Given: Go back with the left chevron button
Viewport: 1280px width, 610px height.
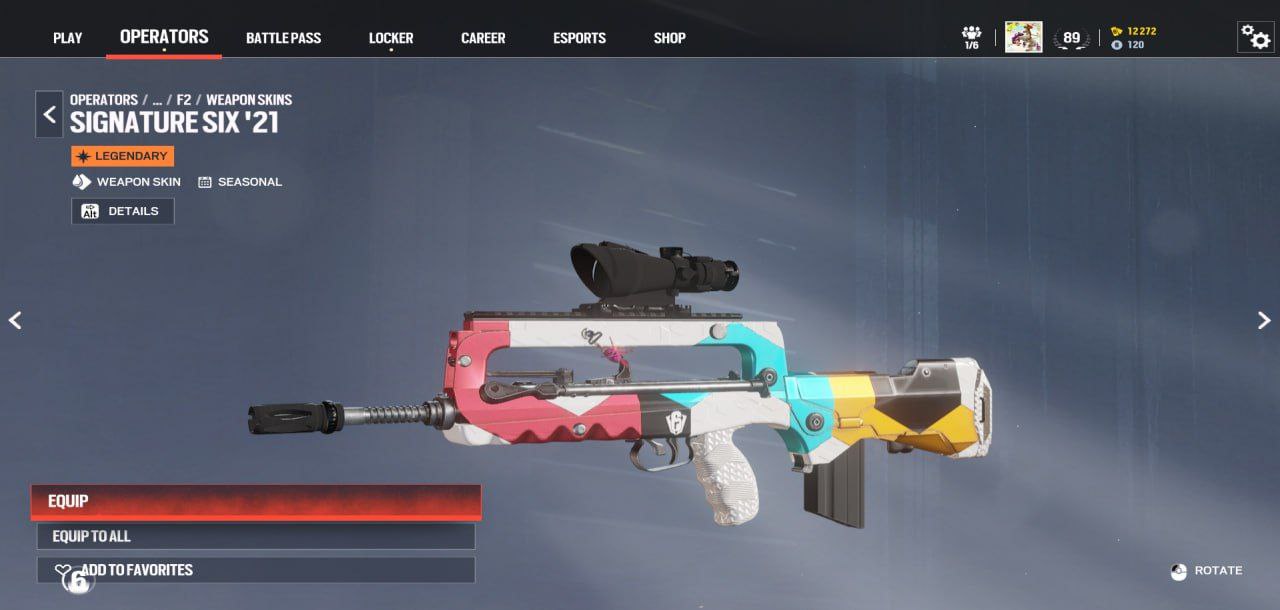Looking at the screenshot, I should (x=49, y=114).
